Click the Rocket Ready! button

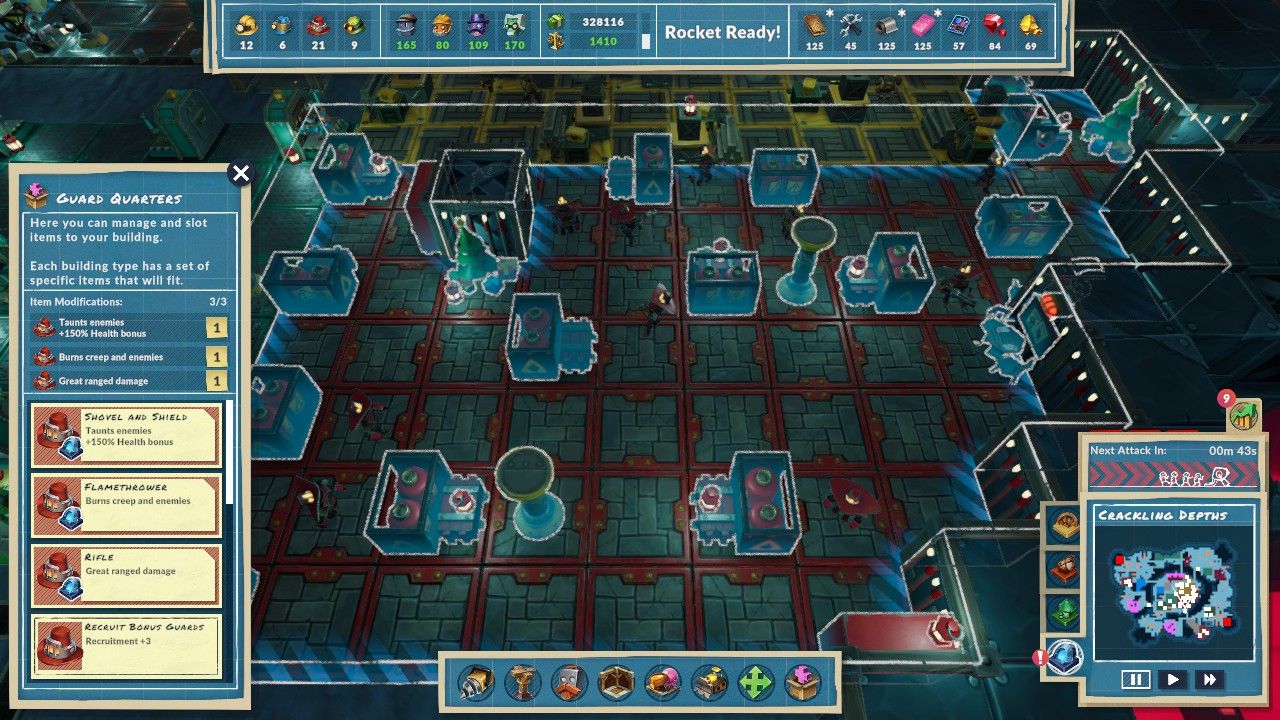pyautogui.click(x=722, y=32)
